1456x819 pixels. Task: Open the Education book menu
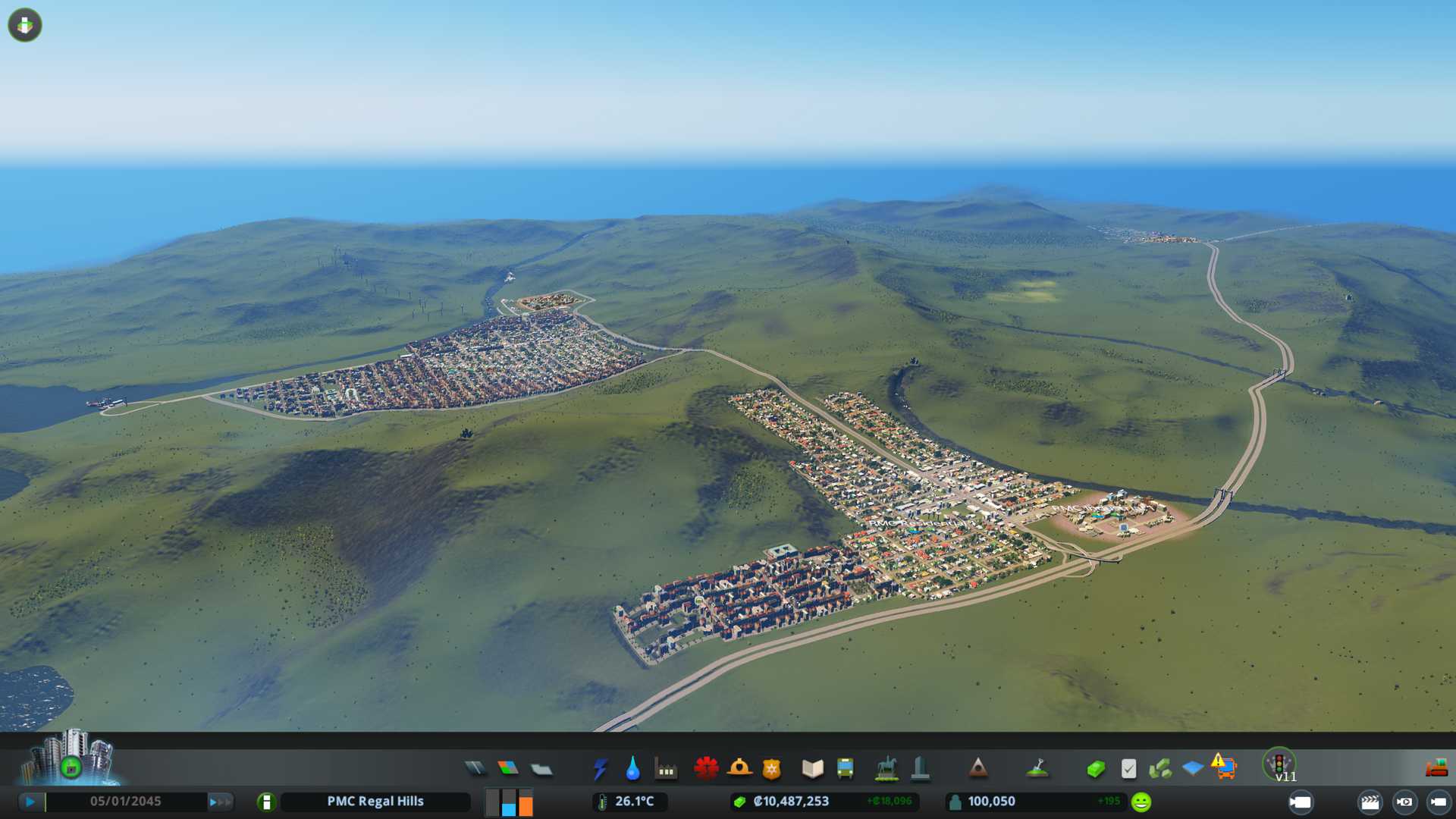(x=812, y=770)
